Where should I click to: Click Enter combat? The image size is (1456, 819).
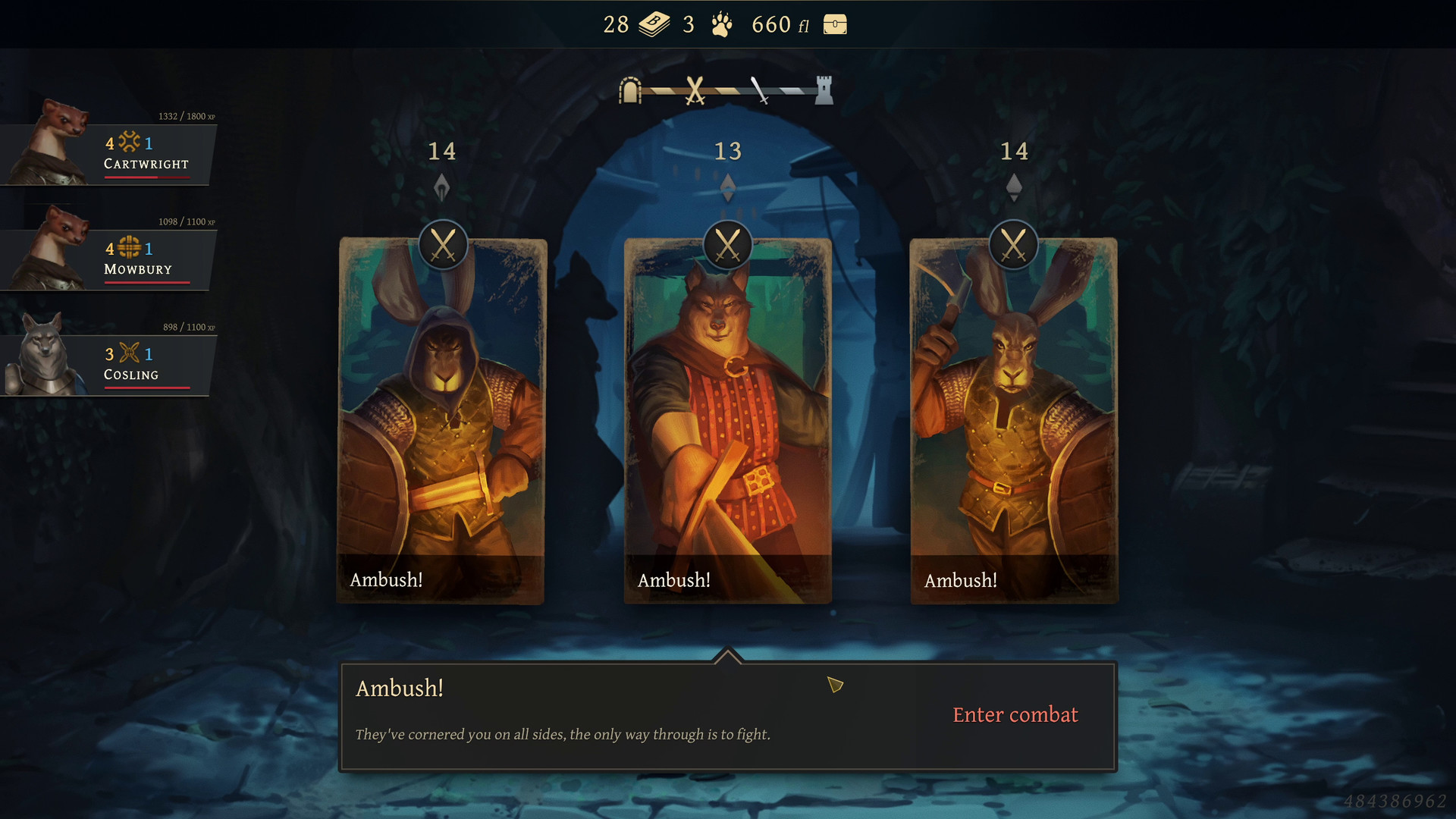point(1015,714)
